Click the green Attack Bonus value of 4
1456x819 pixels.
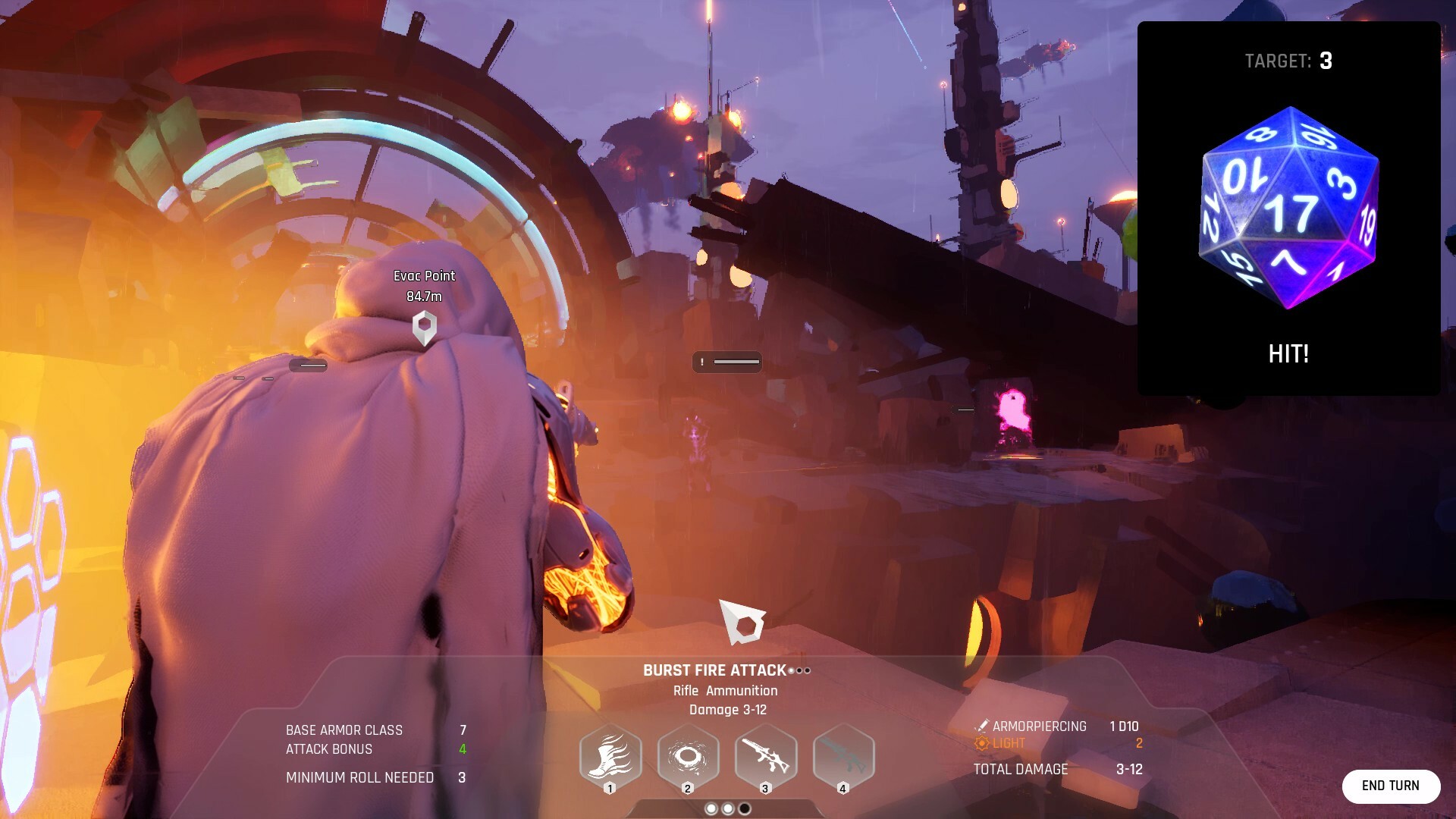coord(462,749)
